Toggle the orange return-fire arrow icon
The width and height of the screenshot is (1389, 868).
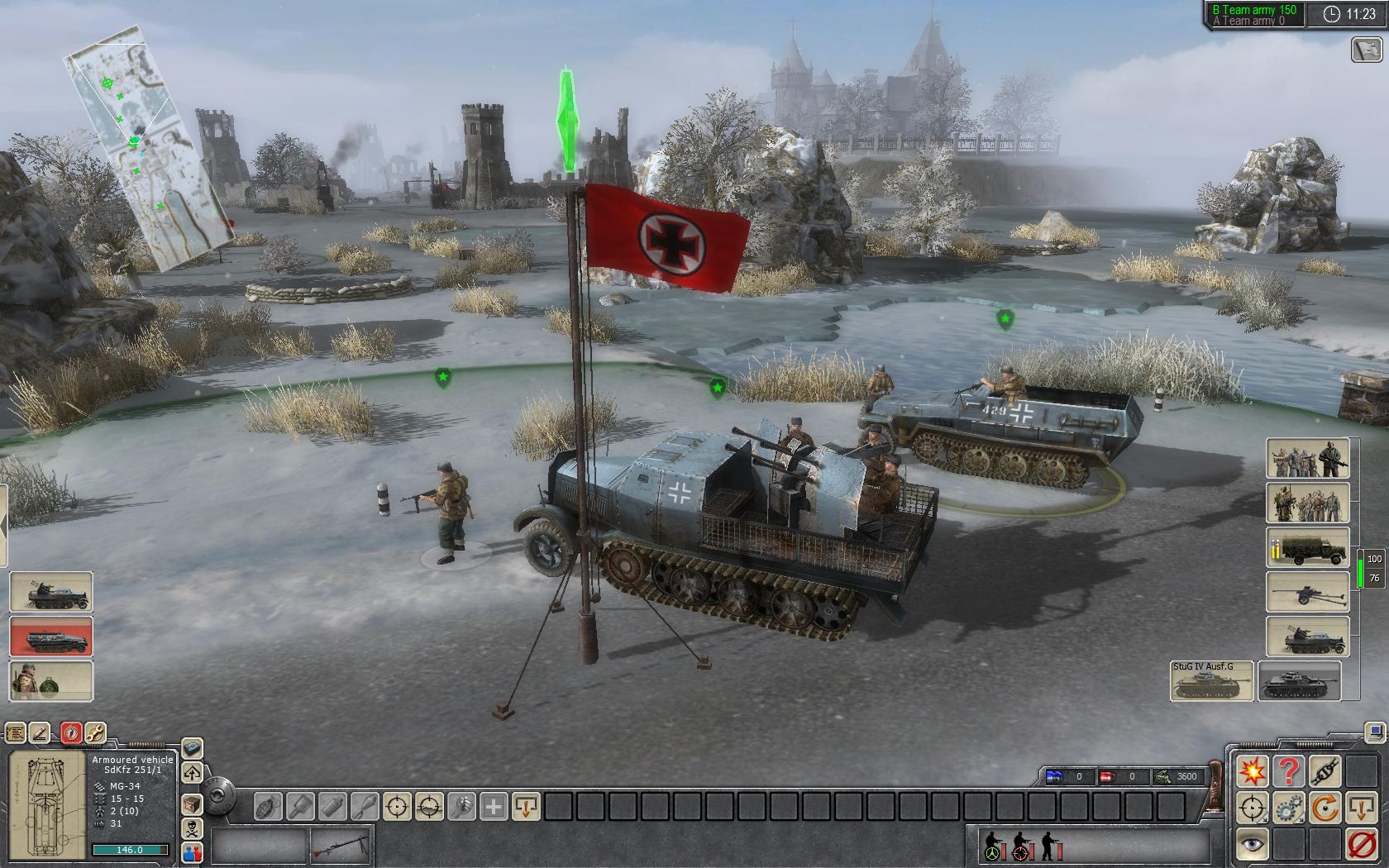point(1326,808)
